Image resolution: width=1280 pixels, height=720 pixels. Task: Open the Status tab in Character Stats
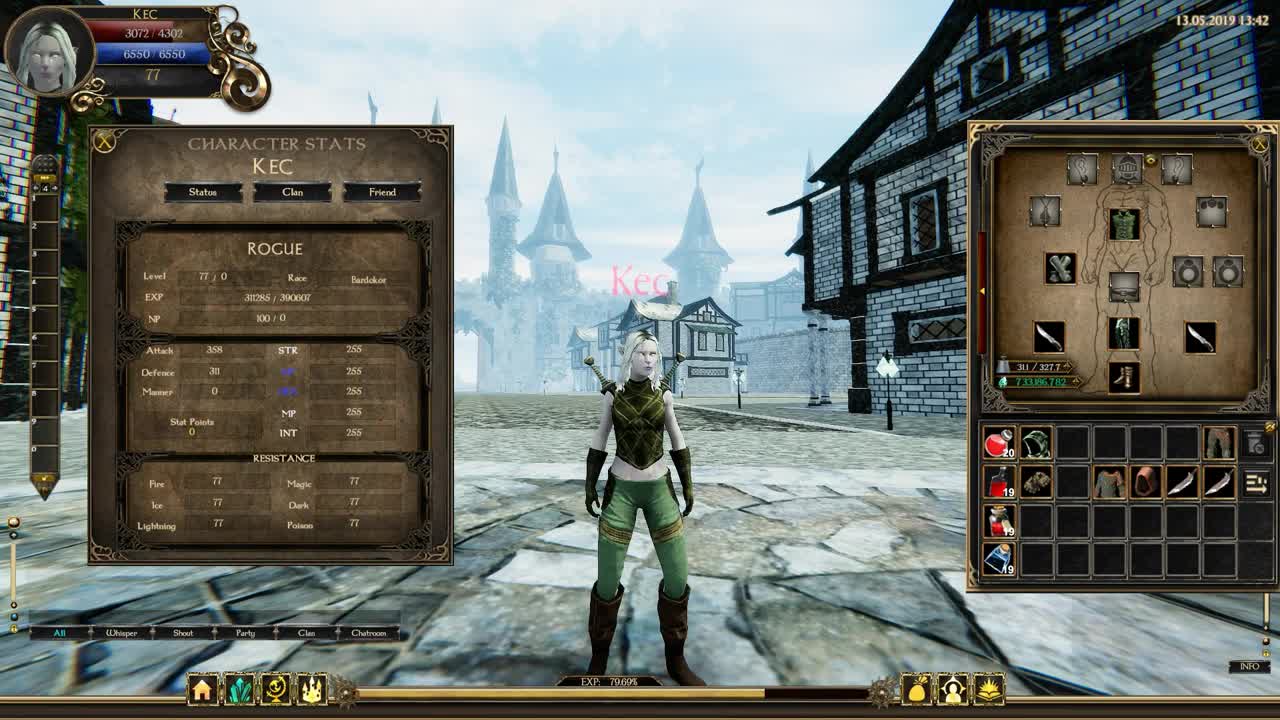tap(204, 191)
